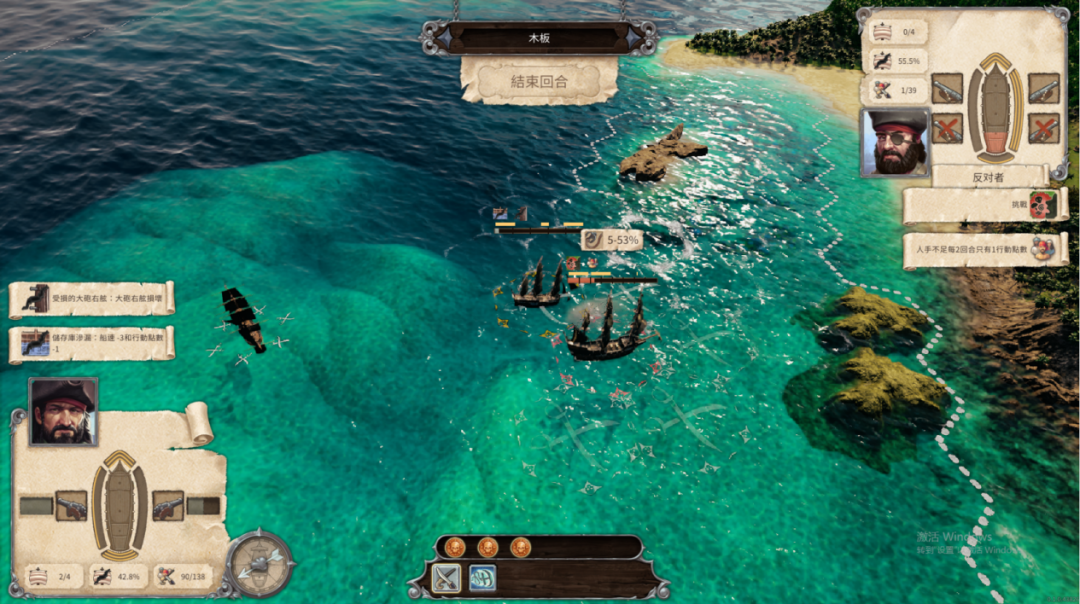Image resolution: width=1080 pixels, height=604 pixels.
Task: Click the 5-53% hit chance tooltip
Action: click(x=611, y=239)
